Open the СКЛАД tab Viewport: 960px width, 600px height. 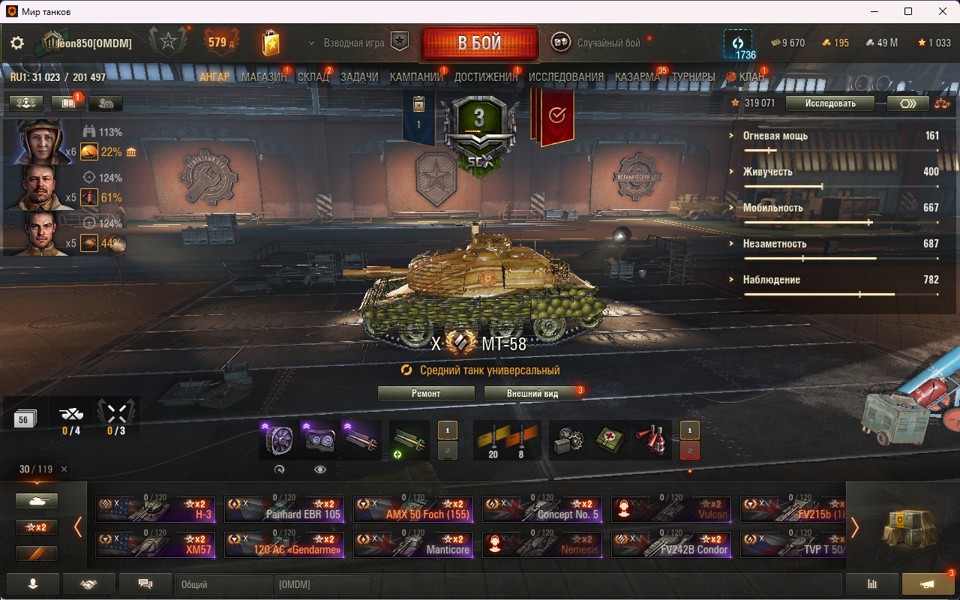click(313, 77)
